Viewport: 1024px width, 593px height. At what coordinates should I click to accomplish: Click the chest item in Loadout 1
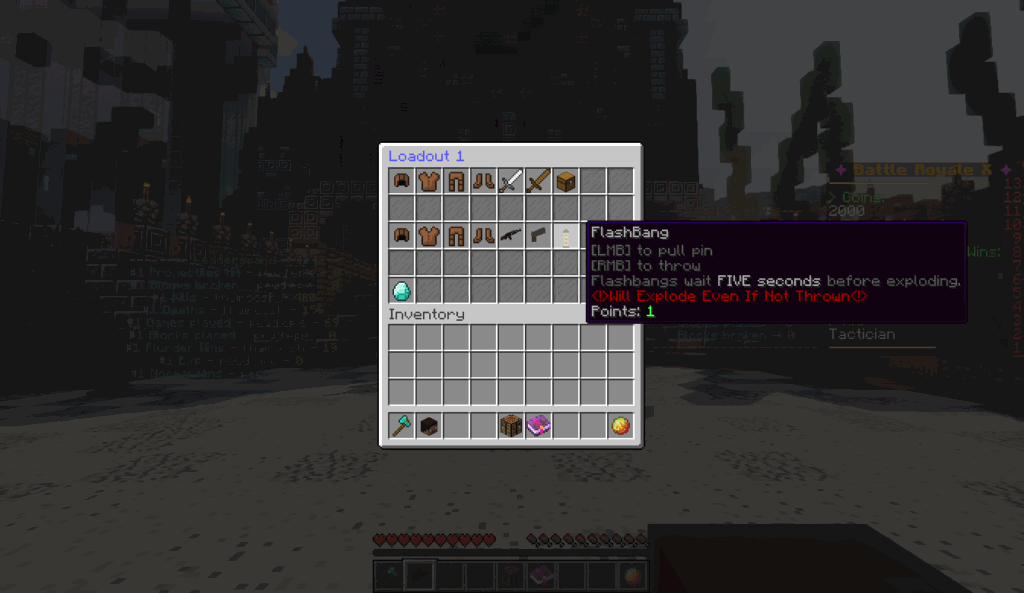566,181
